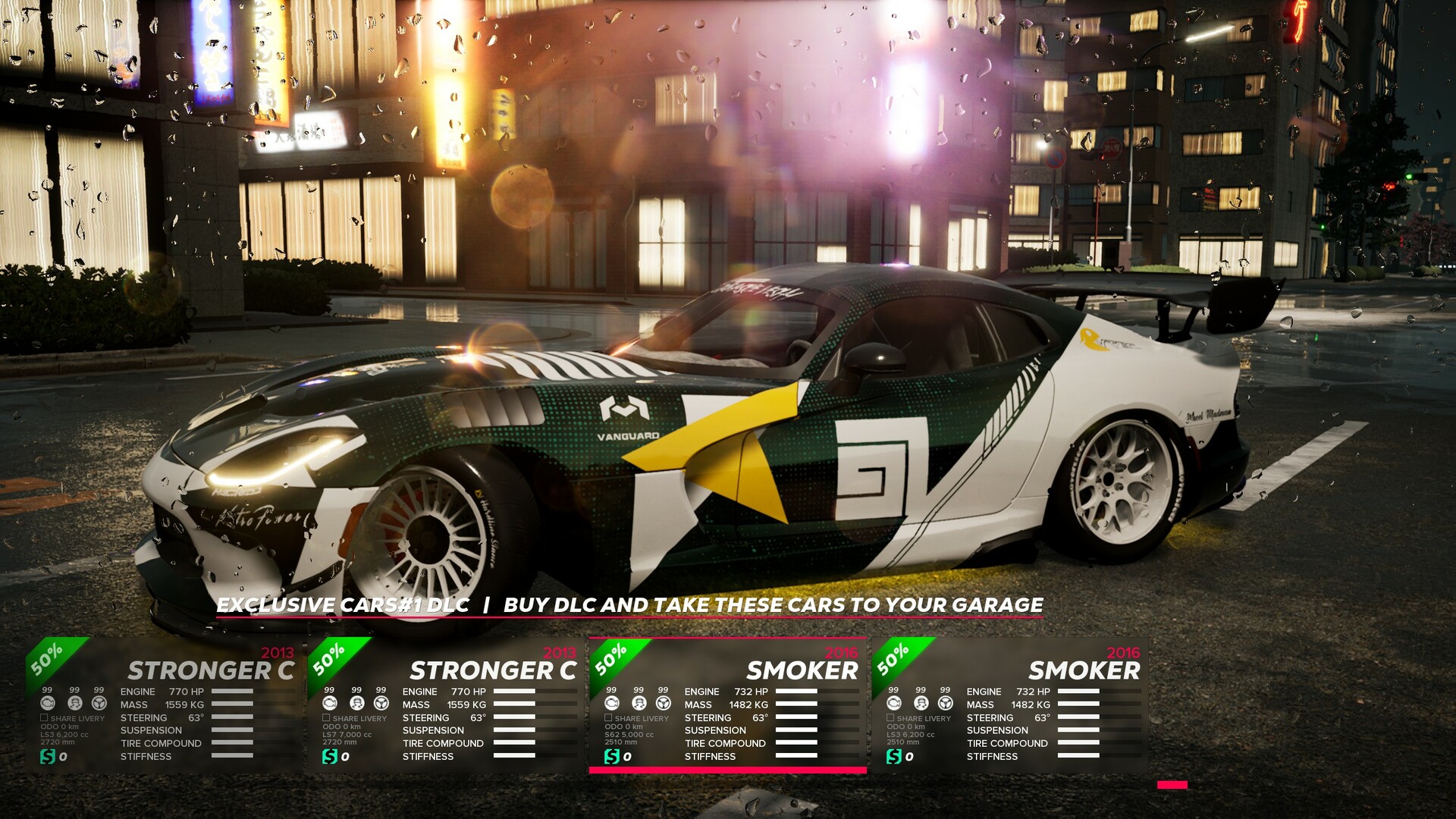
Task: Click the steering wheel icon on the highlighted Smoker card
Action: (x=664, y=704)
